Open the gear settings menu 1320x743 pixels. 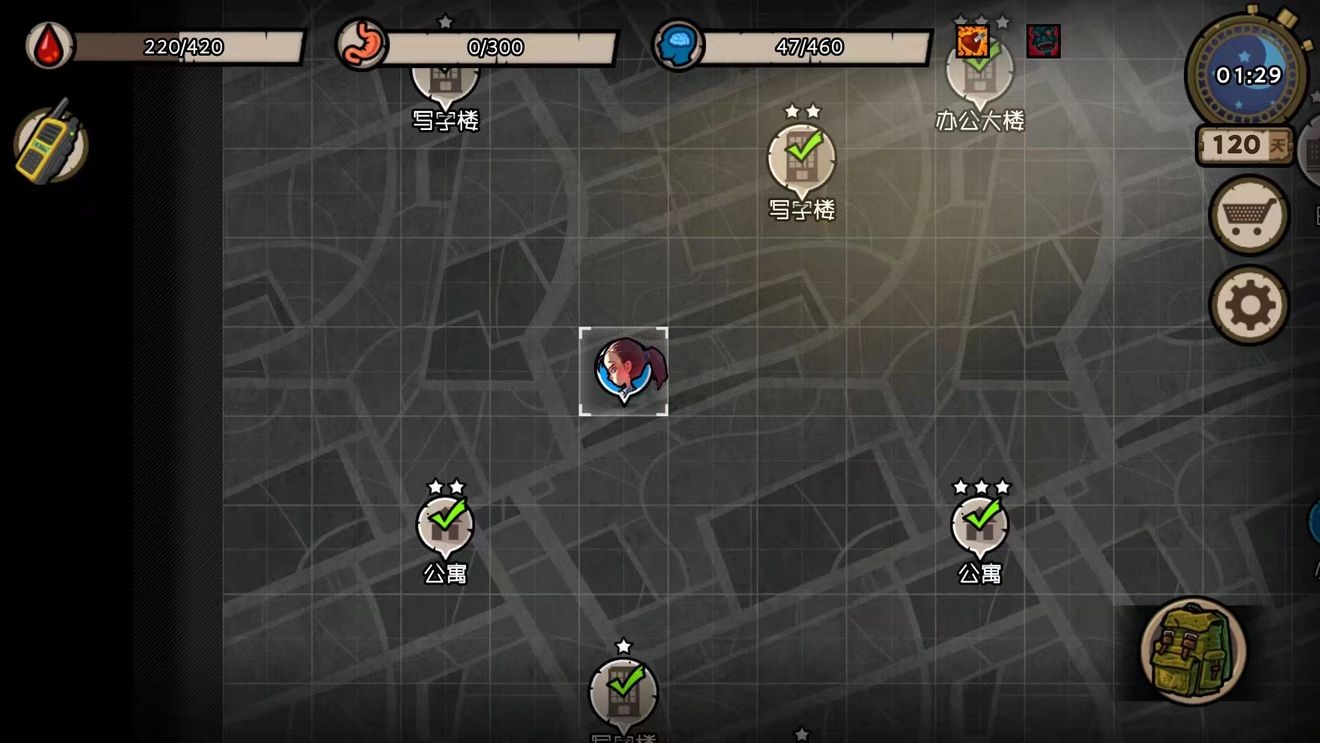(1249, 305)
